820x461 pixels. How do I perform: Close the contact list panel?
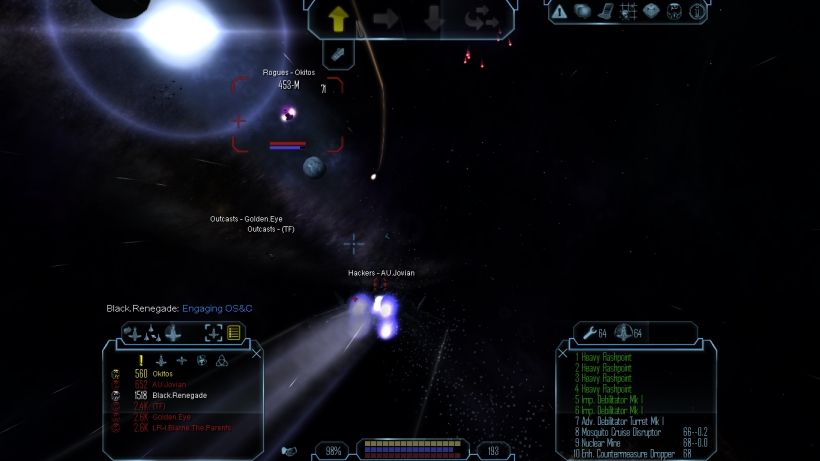click(256, 352)
